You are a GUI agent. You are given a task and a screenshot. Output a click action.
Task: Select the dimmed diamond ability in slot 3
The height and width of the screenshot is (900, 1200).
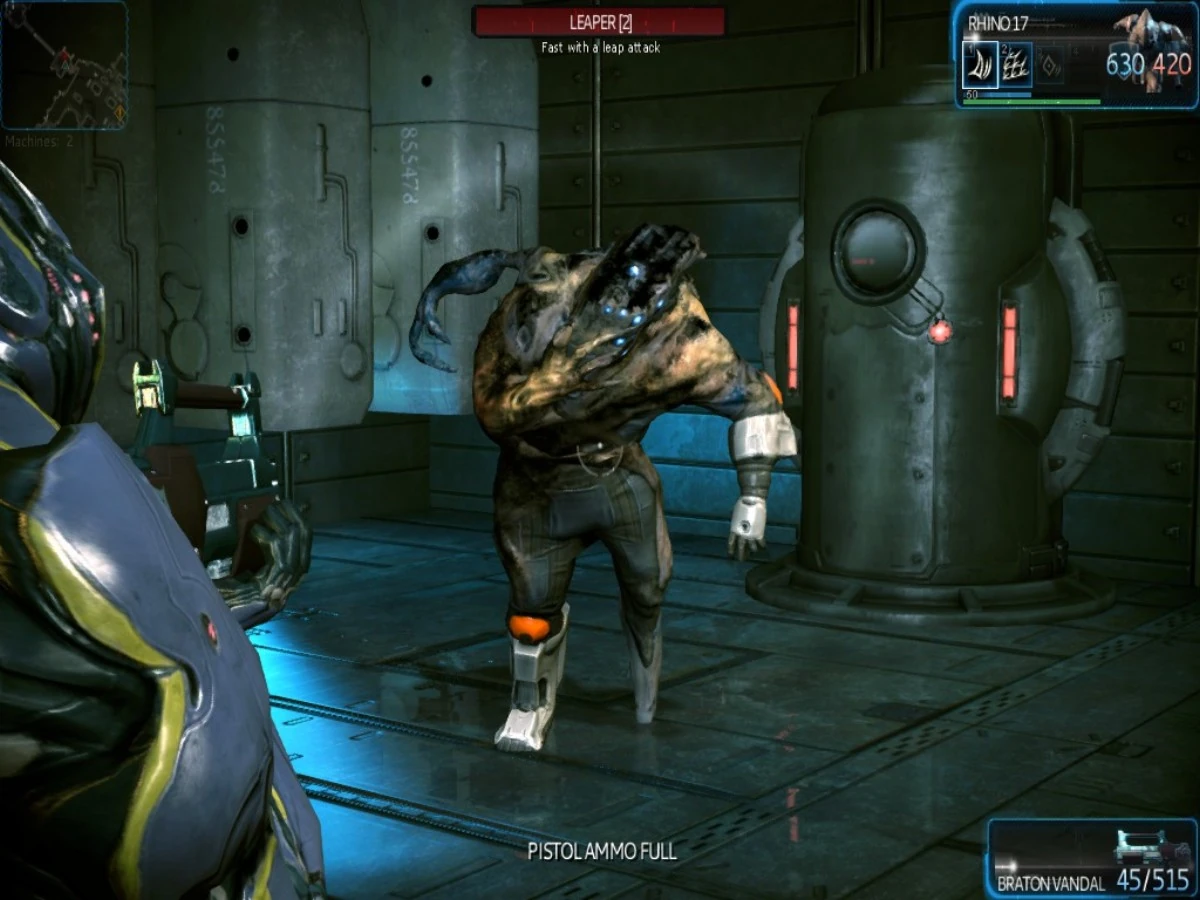pyautogui.click(x=1050, y=65)
